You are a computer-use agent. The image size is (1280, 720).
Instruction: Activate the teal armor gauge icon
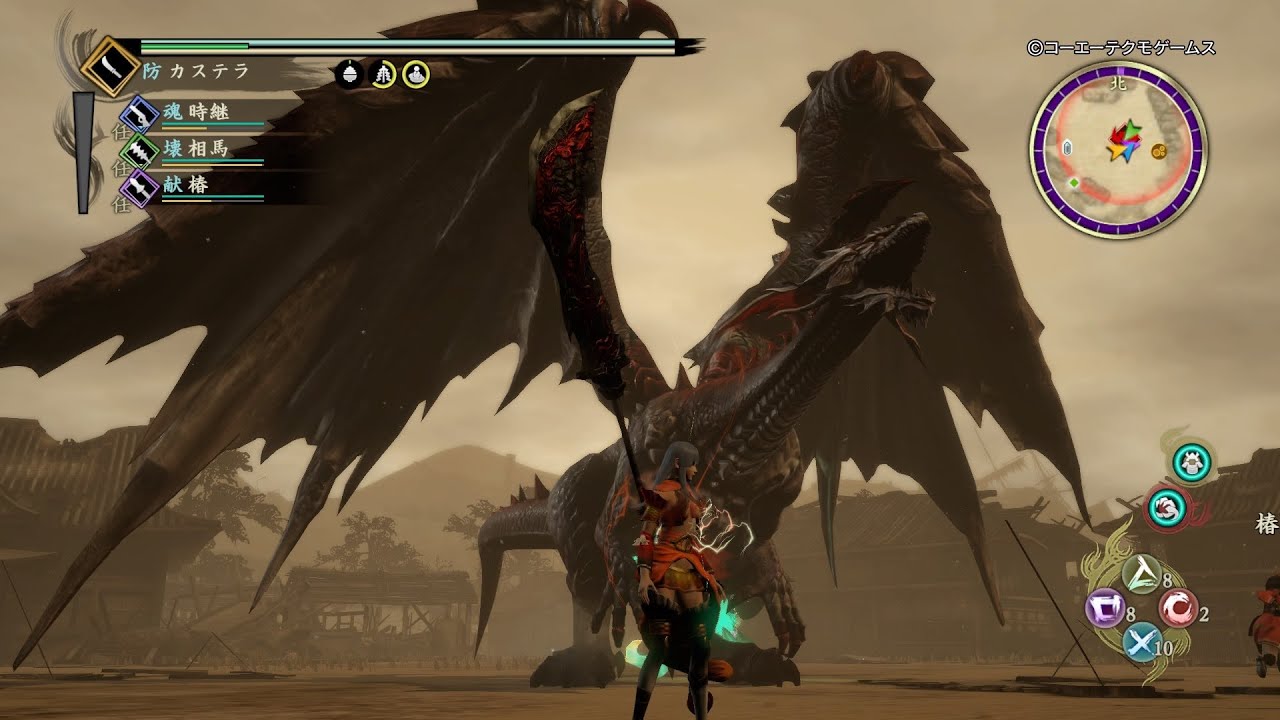click(1193, 462)
